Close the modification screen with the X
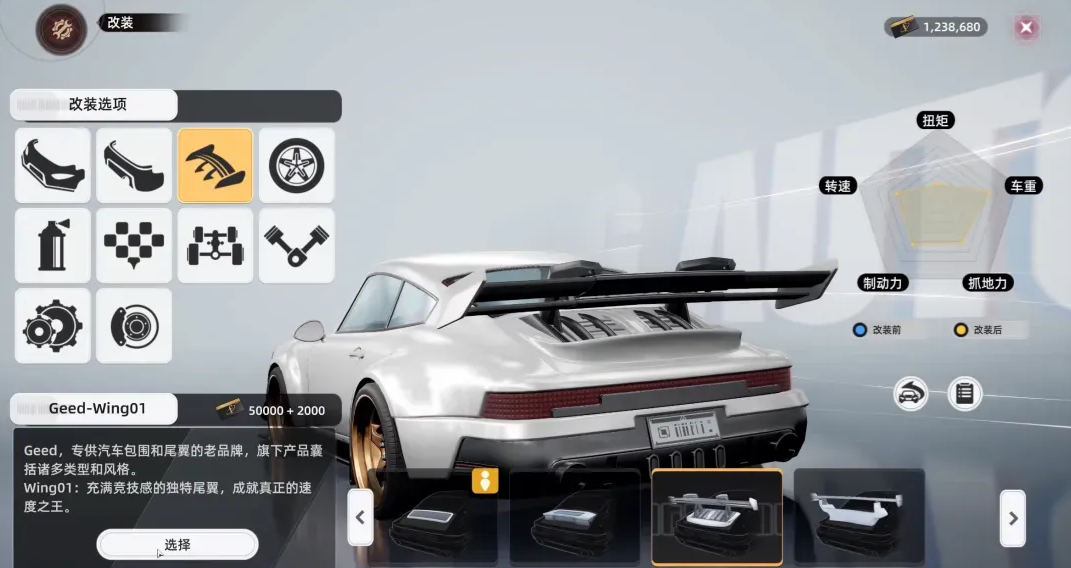This screenshot has width=1071, height=568. tap(1025, 27)
